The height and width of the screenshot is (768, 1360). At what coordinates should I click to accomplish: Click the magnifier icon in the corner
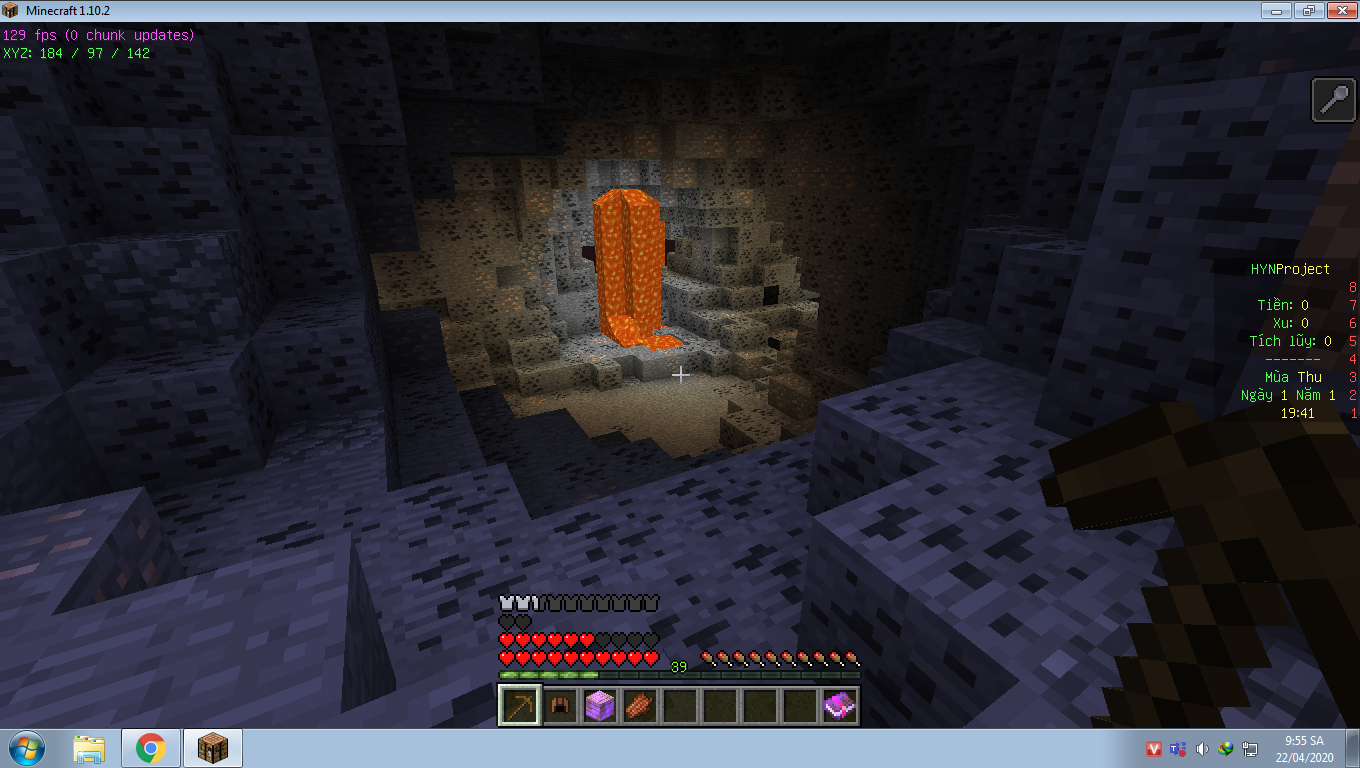pos(1334,101)
